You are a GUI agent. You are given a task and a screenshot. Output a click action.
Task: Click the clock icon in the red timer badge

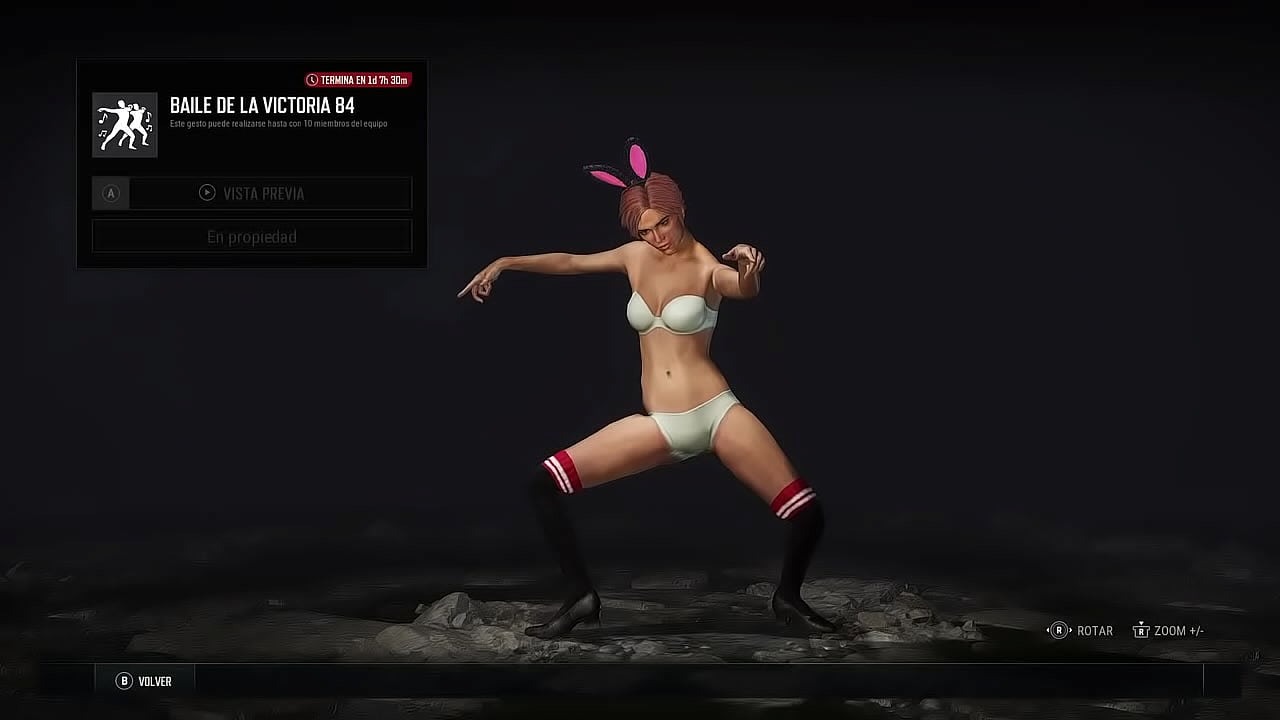pyautogui.click(x=312, y=78)
